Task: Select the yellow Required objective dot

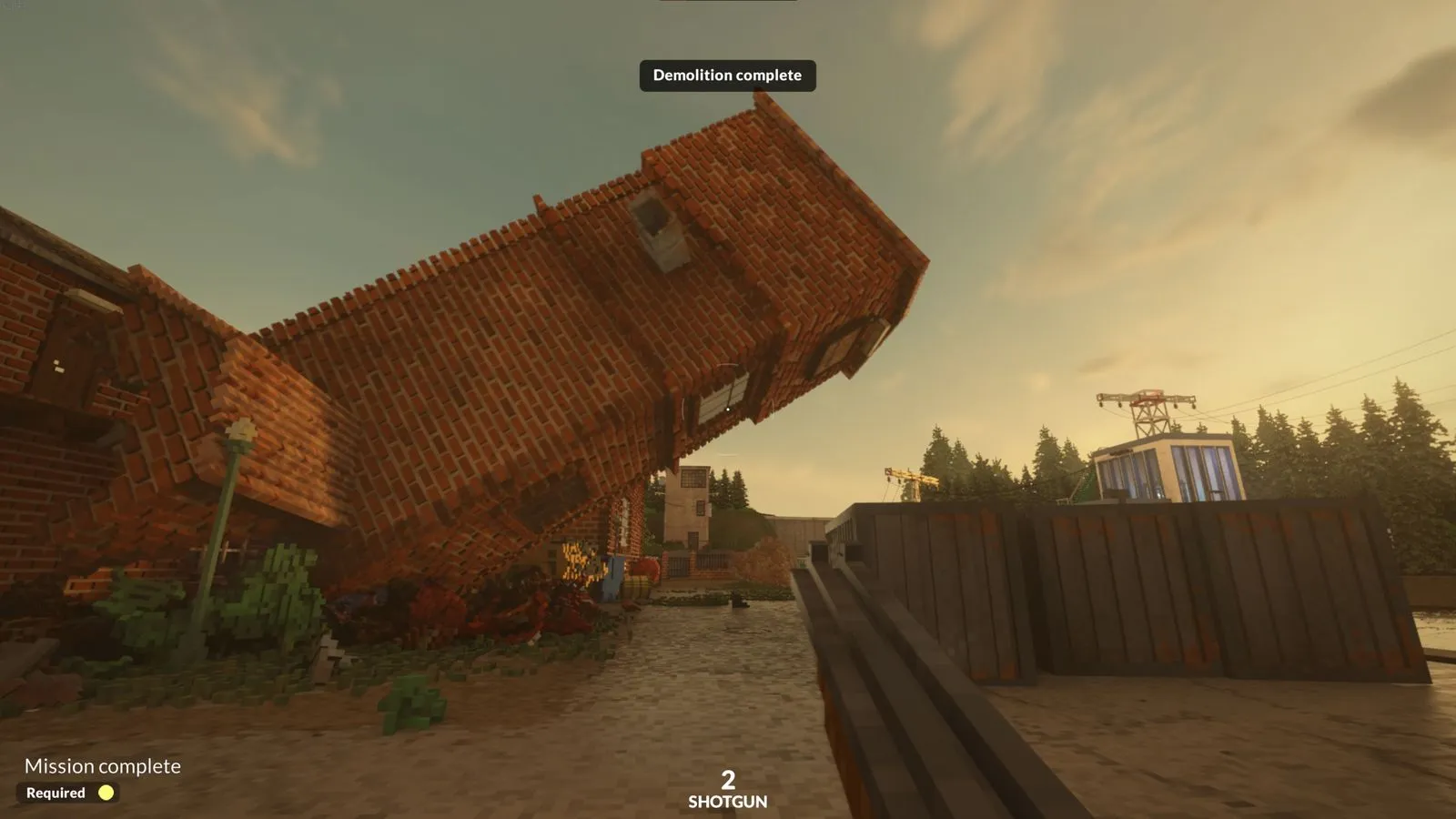Action: pyautogui.click(x=107, y=793)
